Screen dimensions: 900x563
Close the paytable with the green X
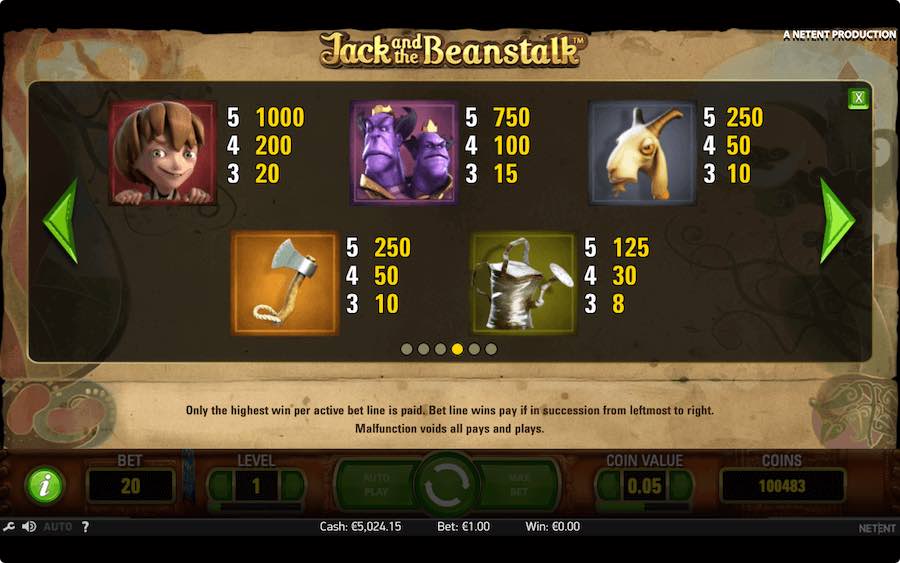click(x=858, y=98)
